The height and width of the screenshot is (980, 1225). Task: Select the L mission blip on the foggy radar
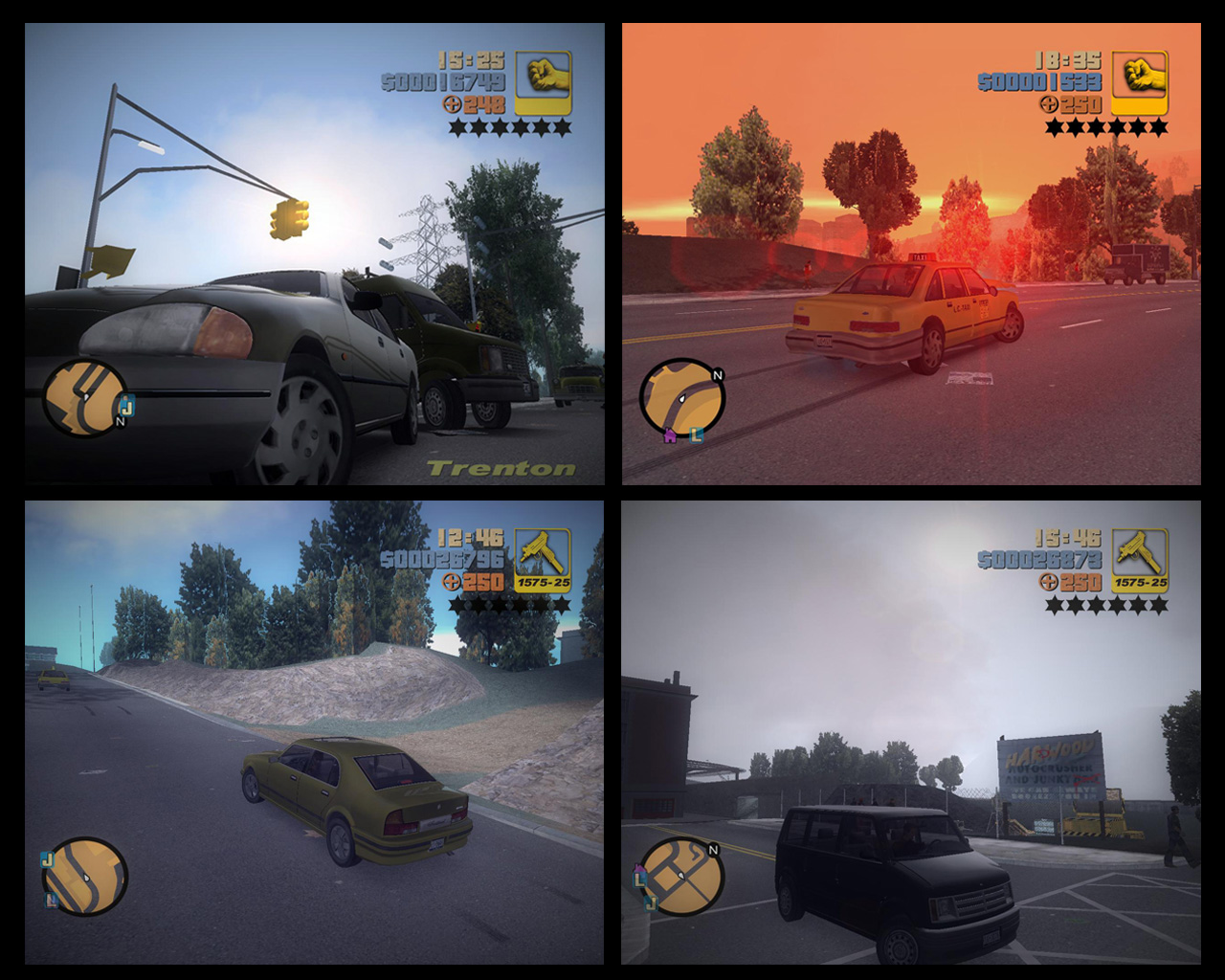[639, 879]
